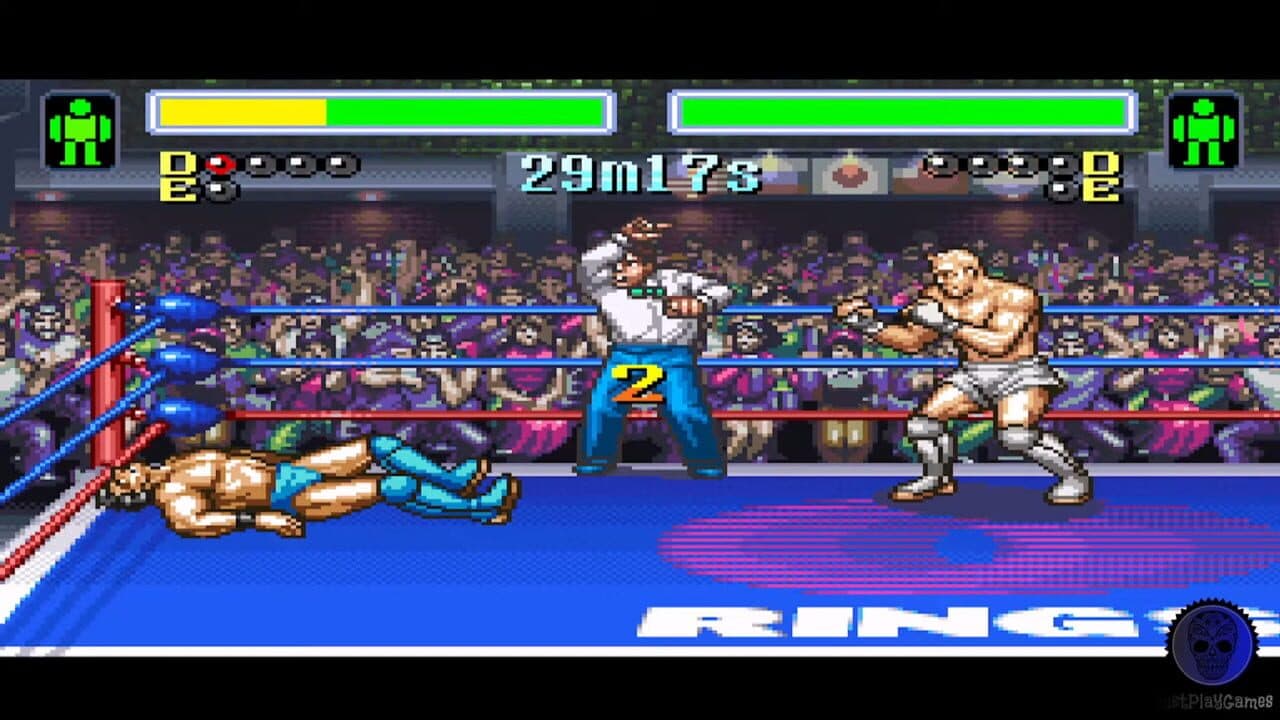1280x720 pixels.
Task: Select the yellow E indicator on the left
Action: pyautogui.click(x=177, y=188)
